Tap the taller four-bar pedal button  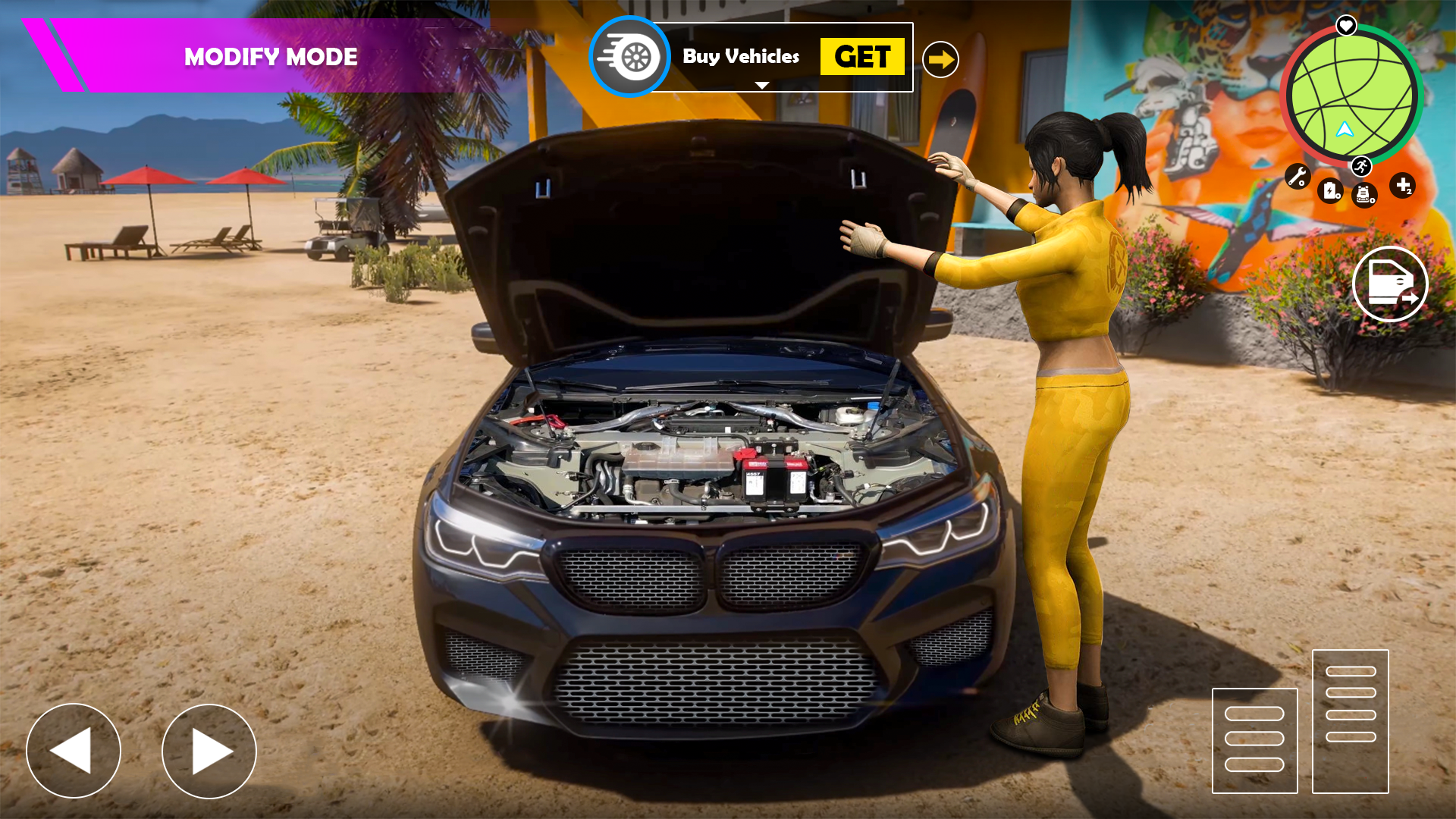1350,721
